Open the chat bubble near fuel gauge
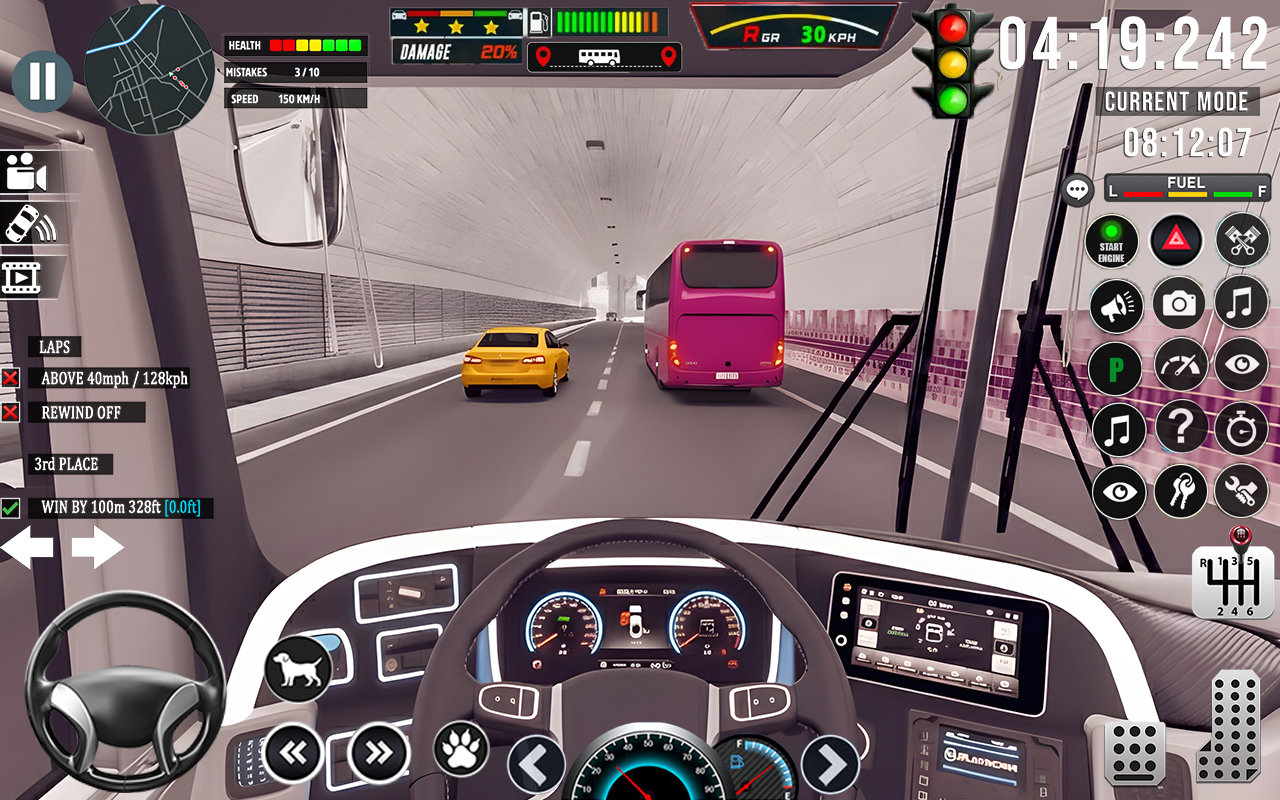This screenshot has height=800, width=1280. [1077, 189]
